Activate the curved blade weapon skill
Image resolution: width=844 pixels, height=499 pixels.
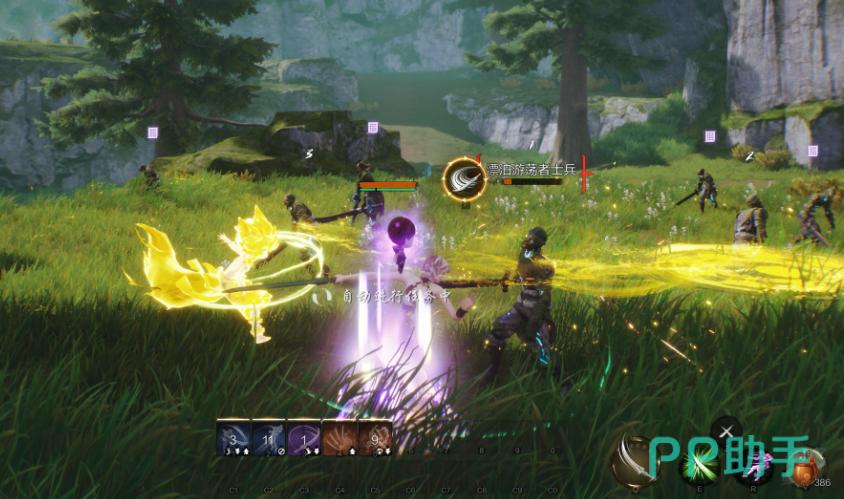pos(634,461)
